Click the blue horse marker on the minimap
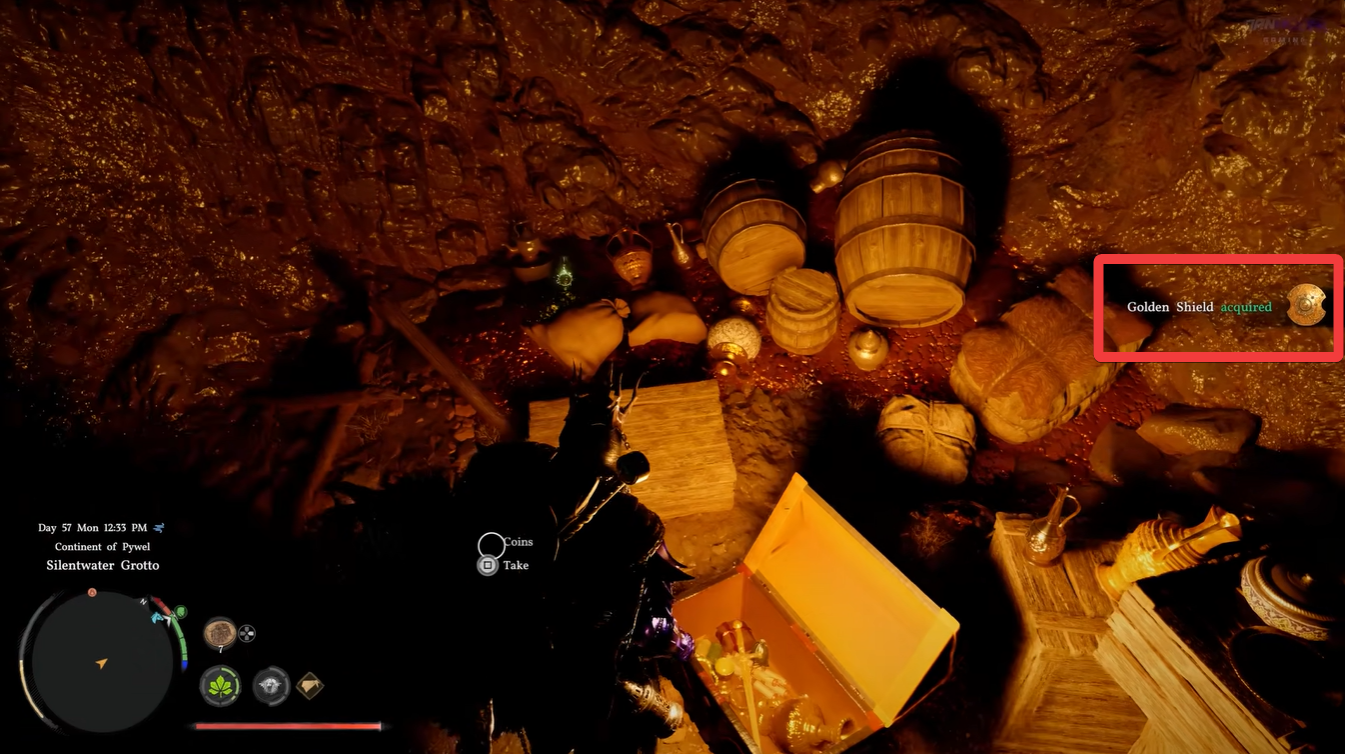Image resolution: width=1345 pixels, height=754 pixels. (158, 618)
